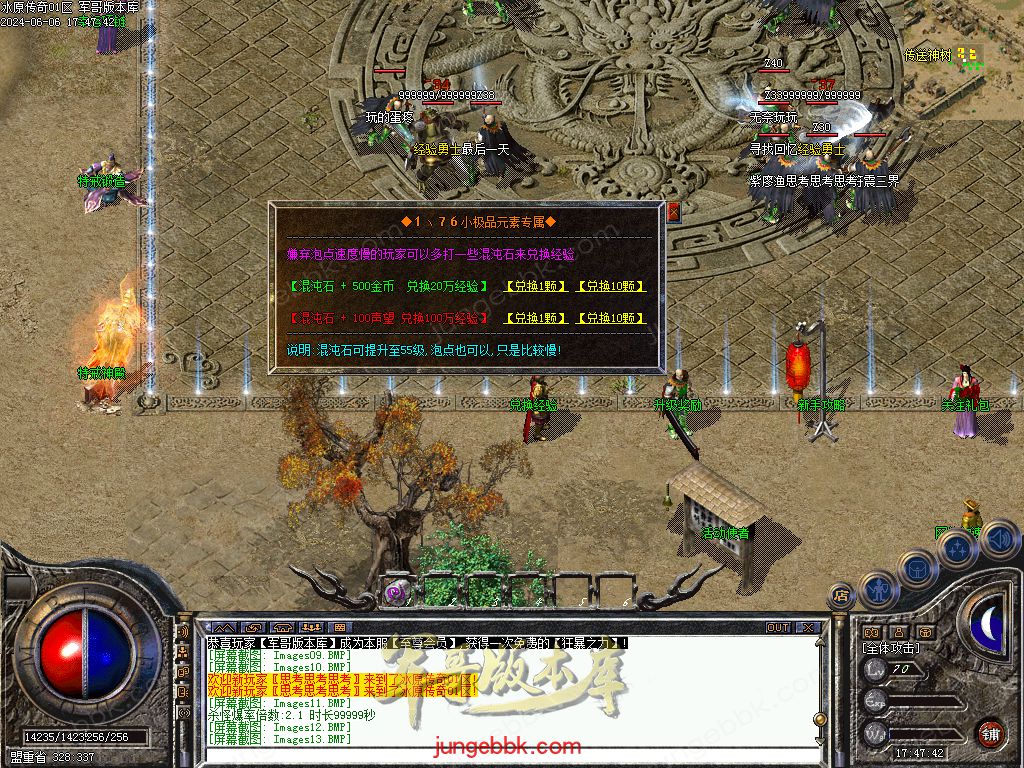Exchange 10 chaos stones using reputation
This screenshot has width=1024, height=768.
pyautogui.click(x=610, y=318)
